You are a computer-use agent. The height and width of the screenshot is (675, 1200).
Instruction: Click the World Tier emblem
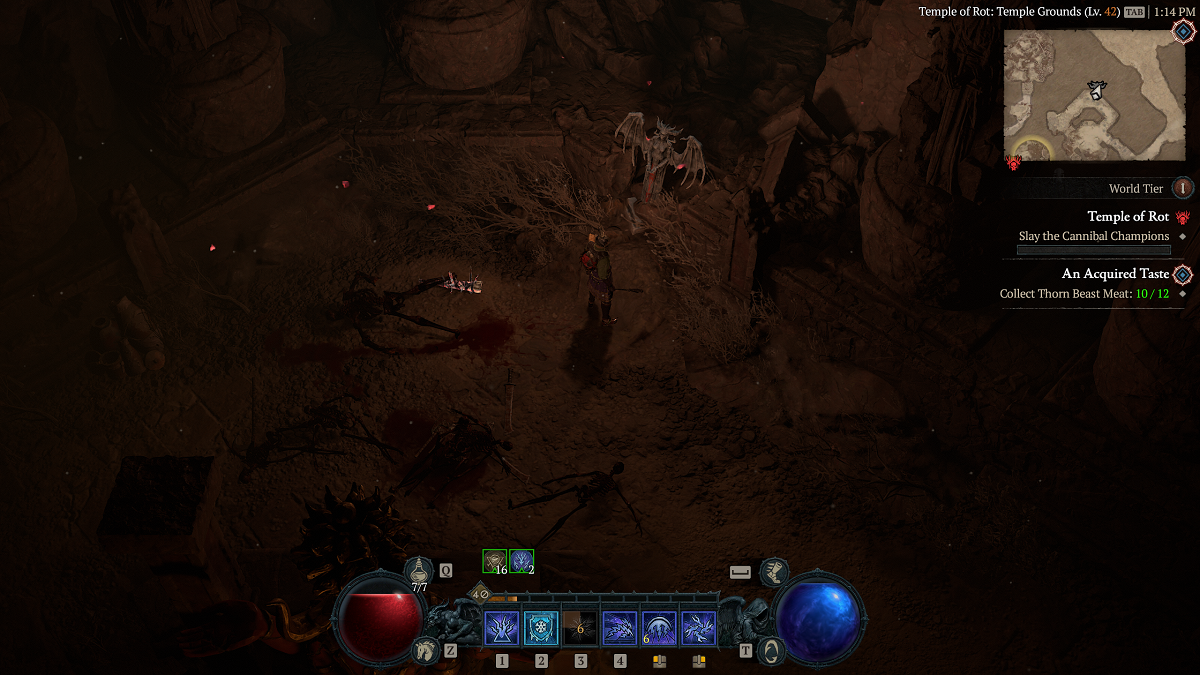(x=1182, y=188)
